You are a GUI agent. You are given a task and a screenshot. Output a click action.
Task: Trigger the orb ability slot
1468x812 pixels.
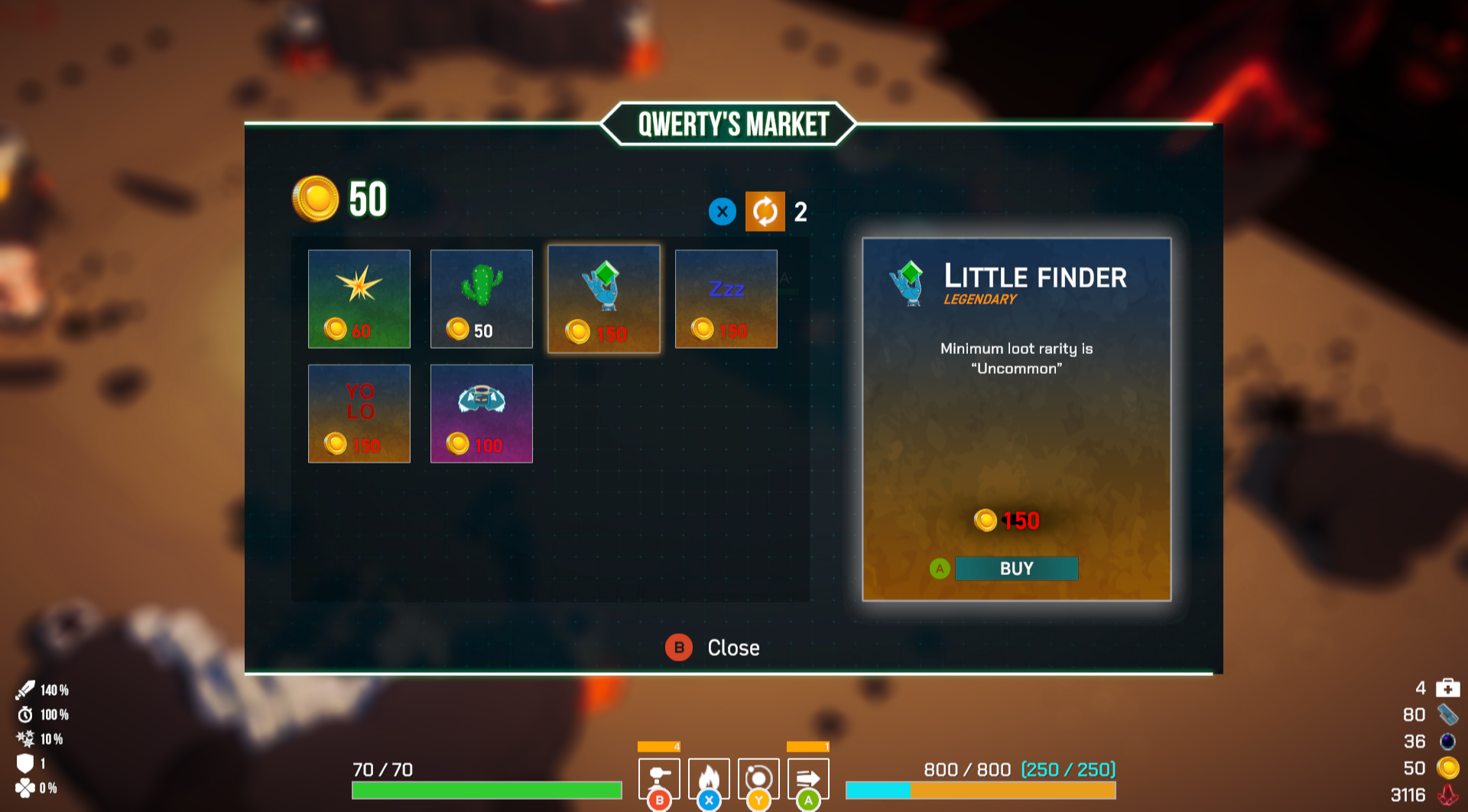pyautogui.click(x=758, y=778)
